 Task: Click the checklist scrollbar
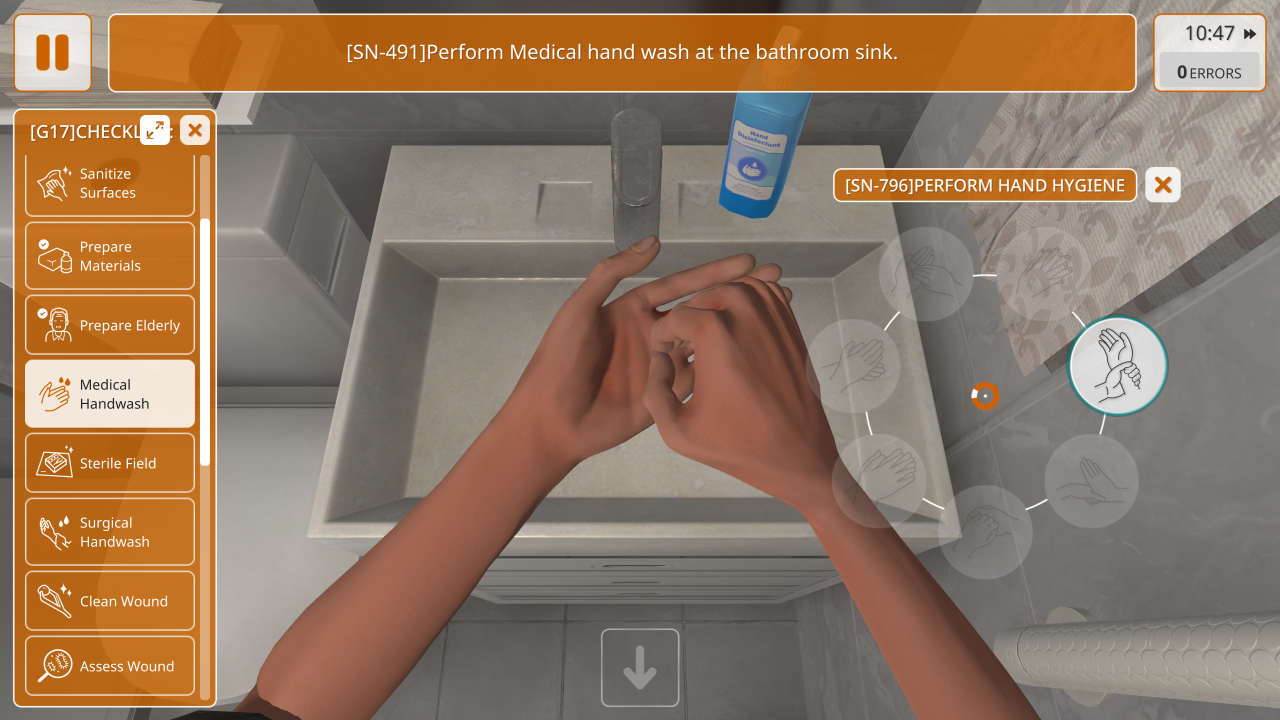coord(205,340)
